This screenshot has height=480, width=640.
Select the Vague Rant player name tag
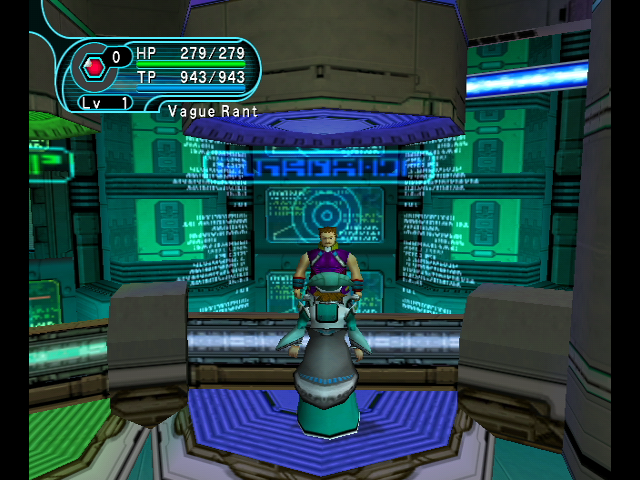coord(212,111)
